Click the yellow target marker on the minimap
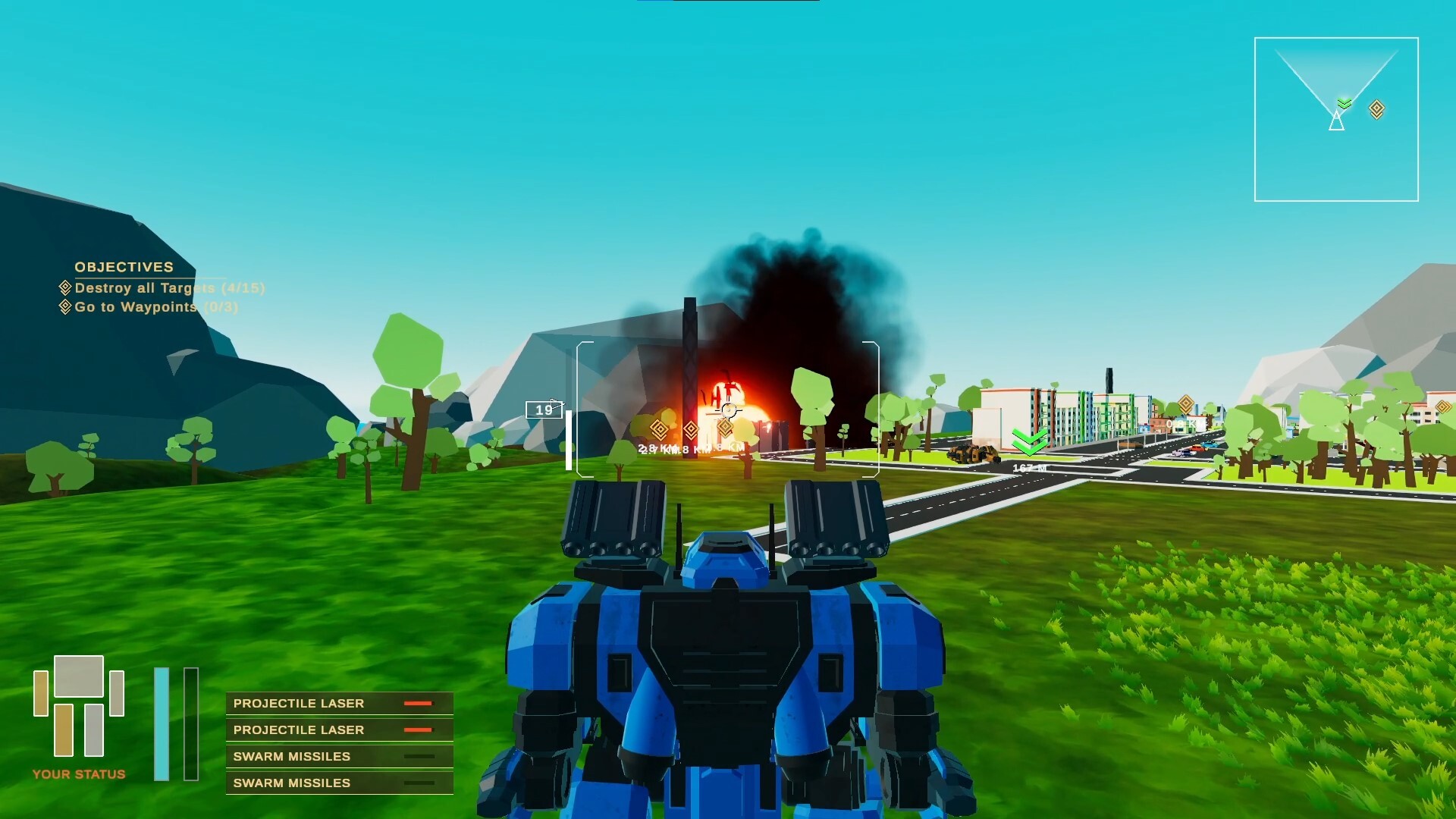Screen dimensions: 1456x819 [1376, 110]
